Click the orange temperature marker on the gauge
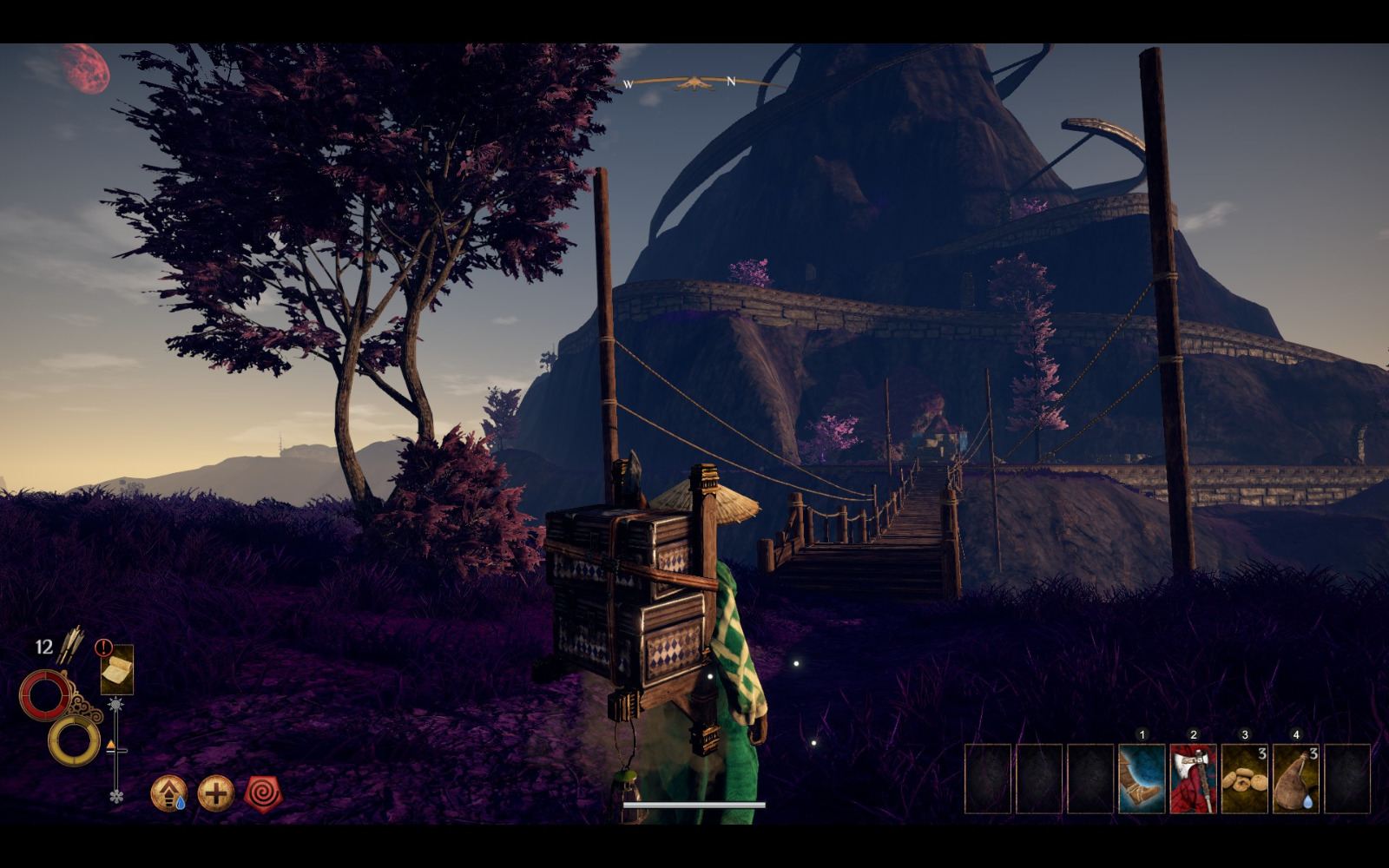 [111, 745]
